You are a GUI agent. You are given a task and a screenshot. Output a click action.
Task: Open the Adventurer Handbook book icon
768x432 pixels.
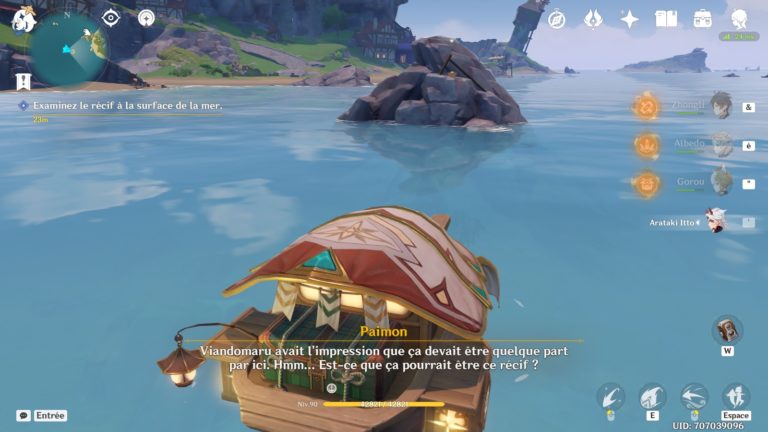tap(666, 19)
